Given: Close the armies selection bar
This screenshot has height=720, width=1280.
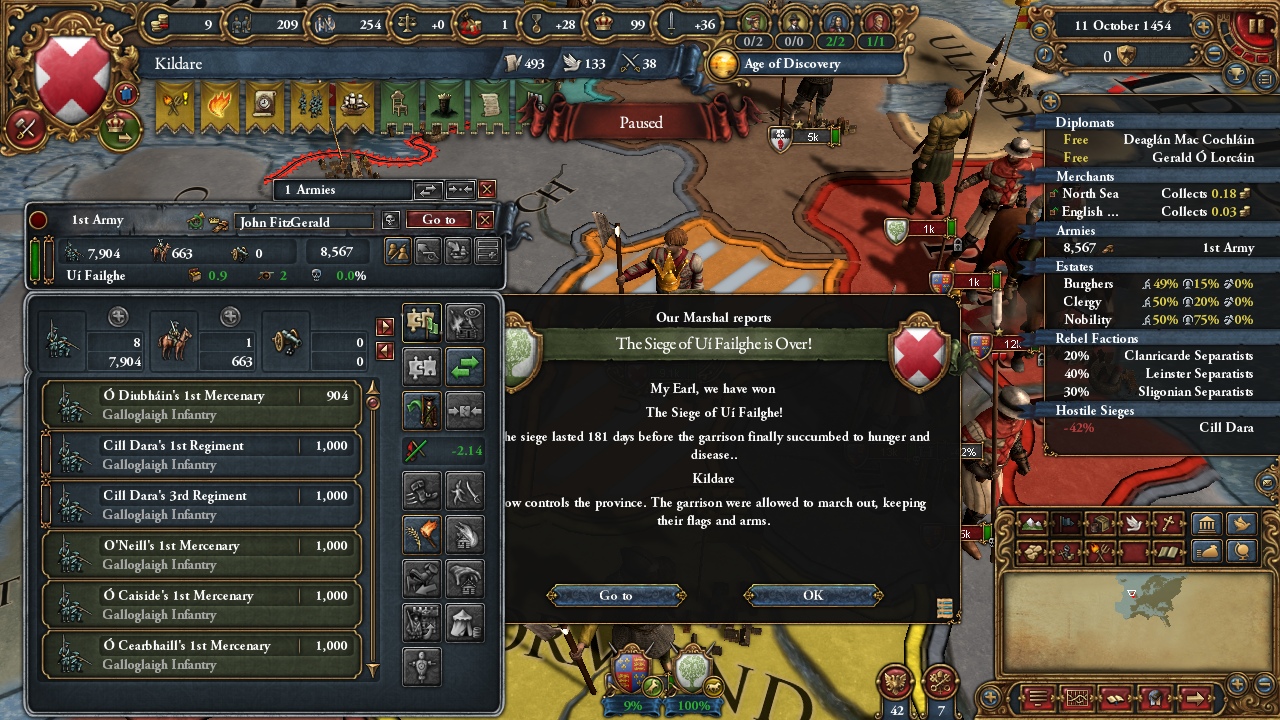Looking at the screenshot, I should 487,189.
